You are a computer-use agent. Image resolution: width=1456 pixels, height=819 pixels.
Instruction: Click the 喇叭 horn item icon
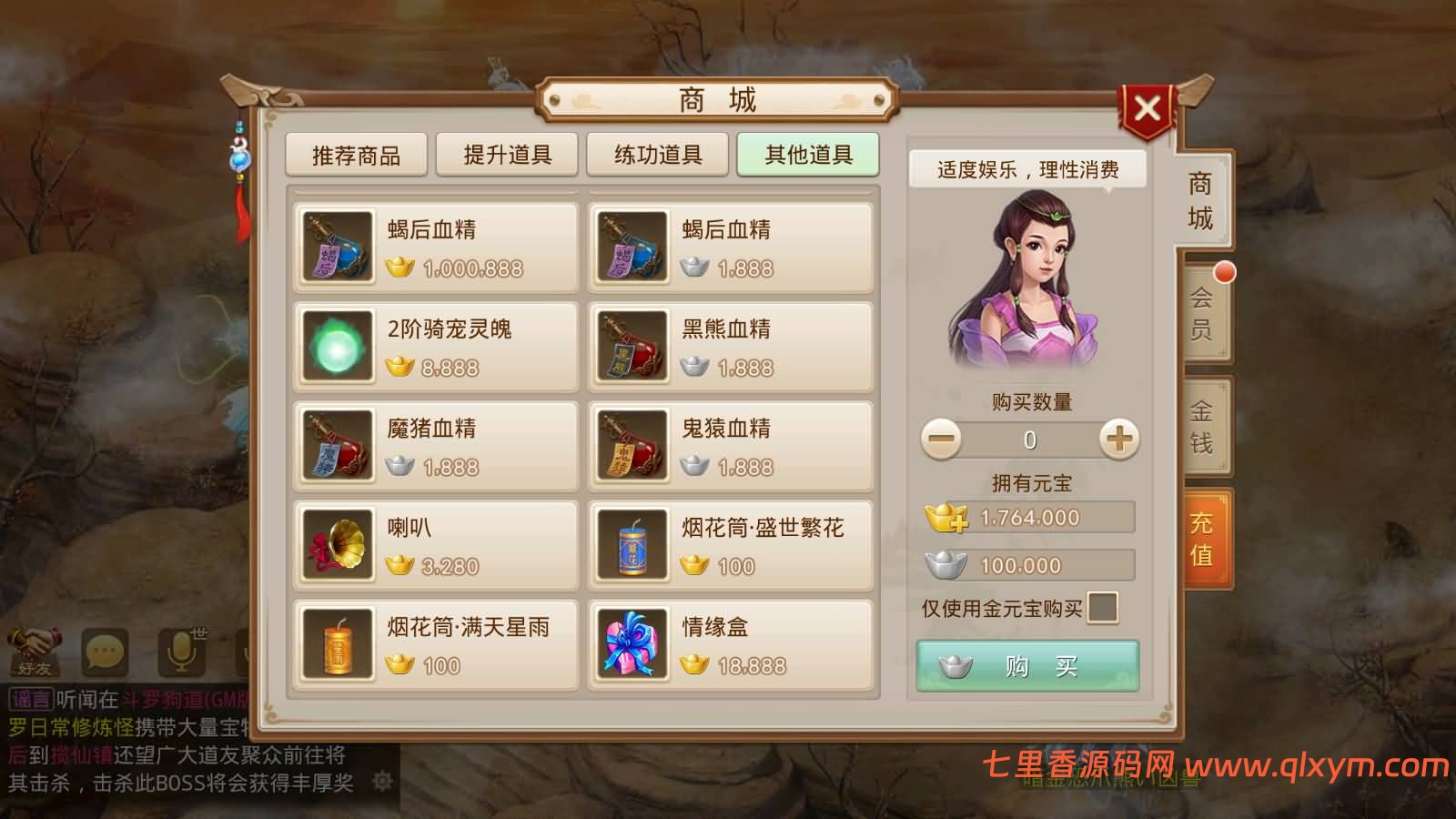click(336, 545)
